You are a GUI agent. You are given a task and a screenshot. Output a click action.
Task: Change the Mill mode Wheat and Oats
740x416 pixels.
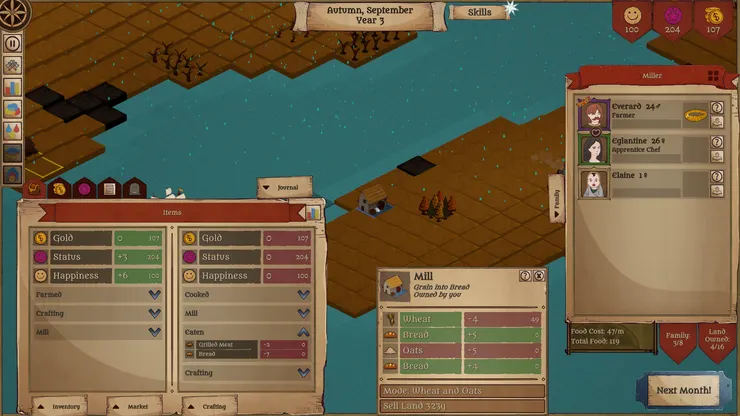[x=462, y=390]
